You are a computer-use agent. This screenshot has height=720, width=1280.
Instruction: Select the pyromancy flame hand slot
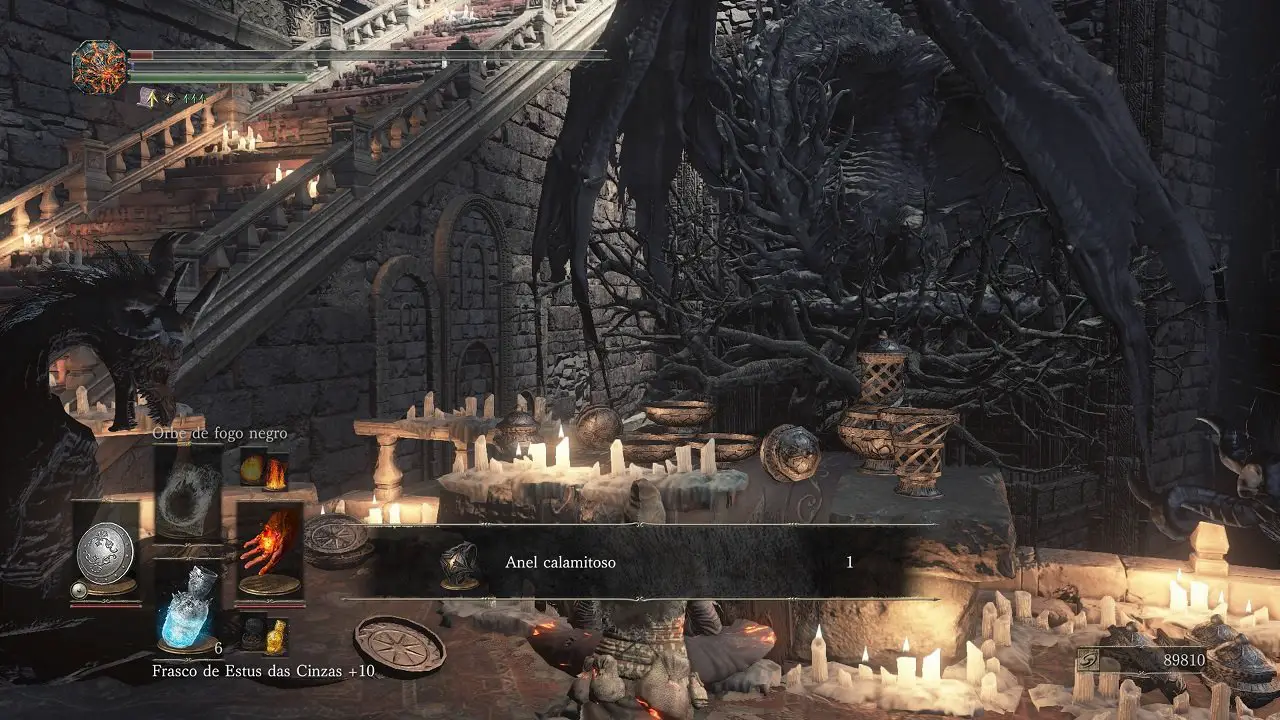(269, 551)
